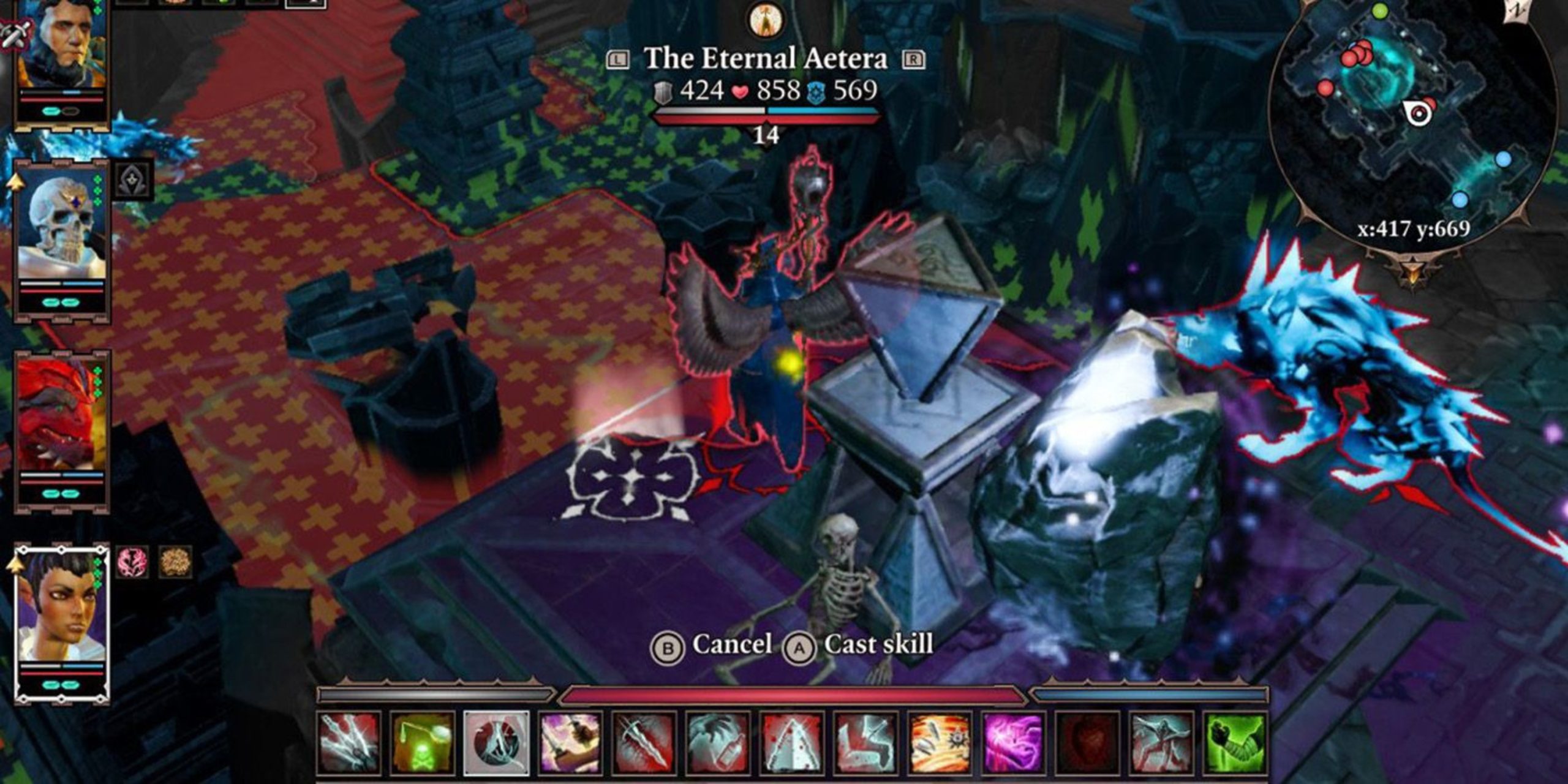Activate the purple hand-and-dagger skill

pyautogui.click(x=570, y=743)
